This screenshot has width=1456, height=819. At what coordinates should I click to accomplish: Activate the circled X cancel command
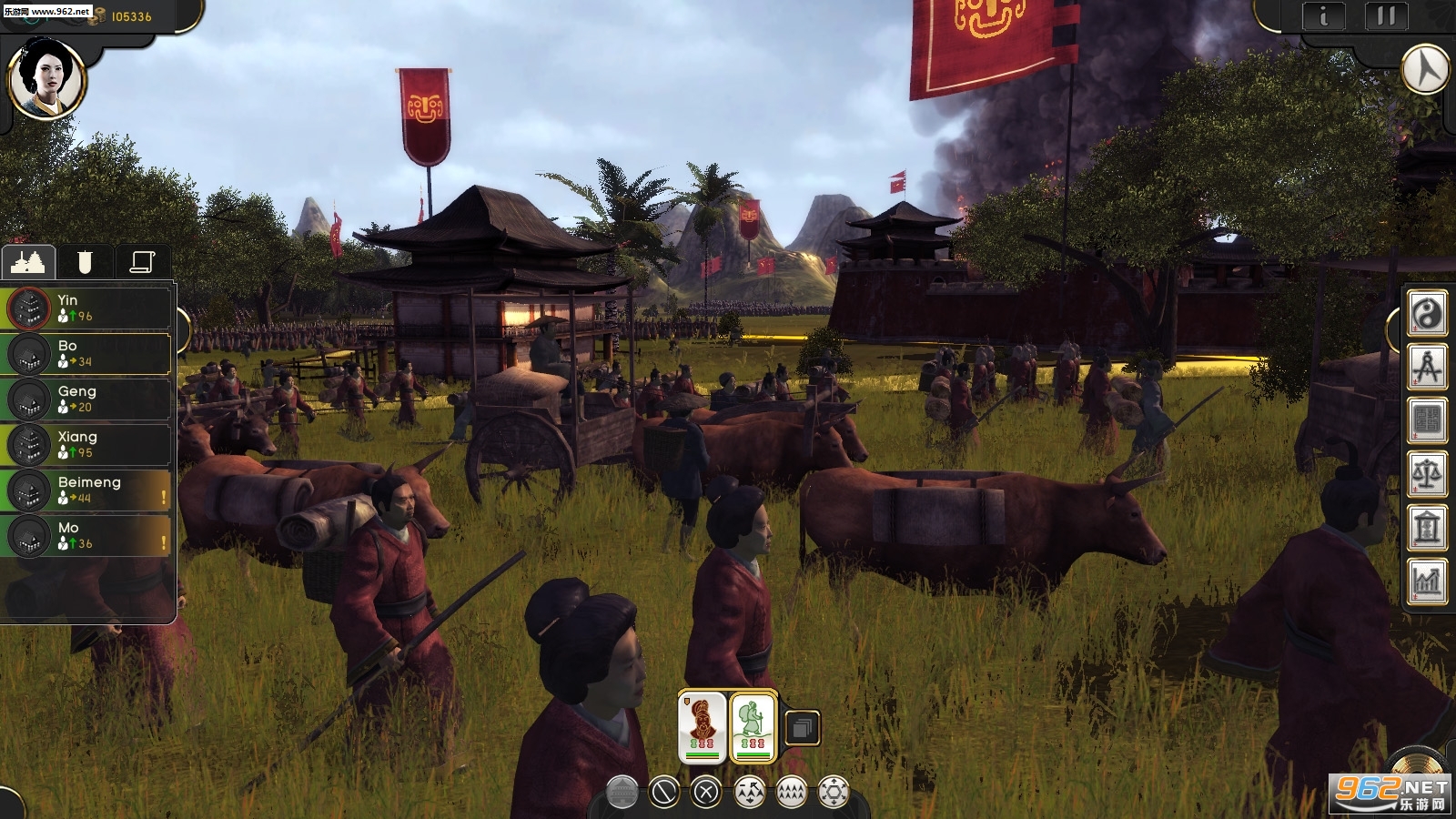tap(706, 793)
